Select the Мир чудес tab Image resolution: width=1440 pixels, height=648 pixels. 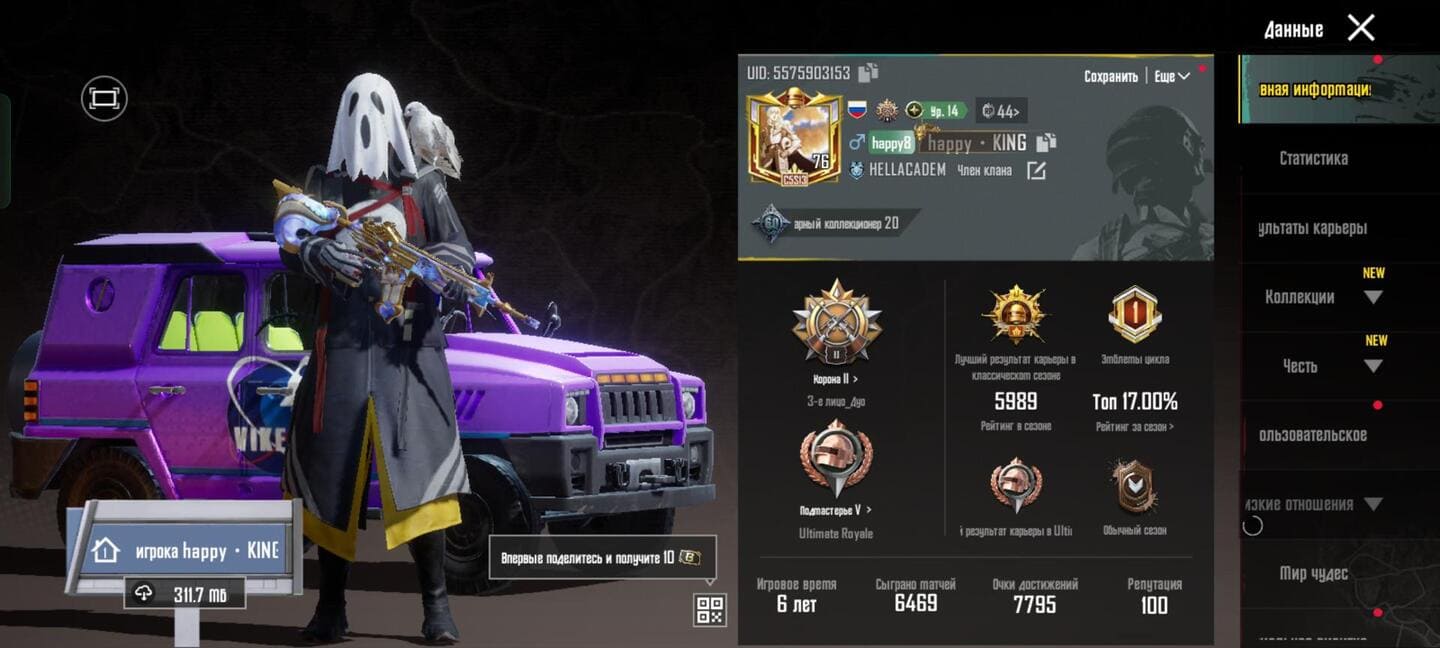pyautogui.click(x=1313, y=574)
